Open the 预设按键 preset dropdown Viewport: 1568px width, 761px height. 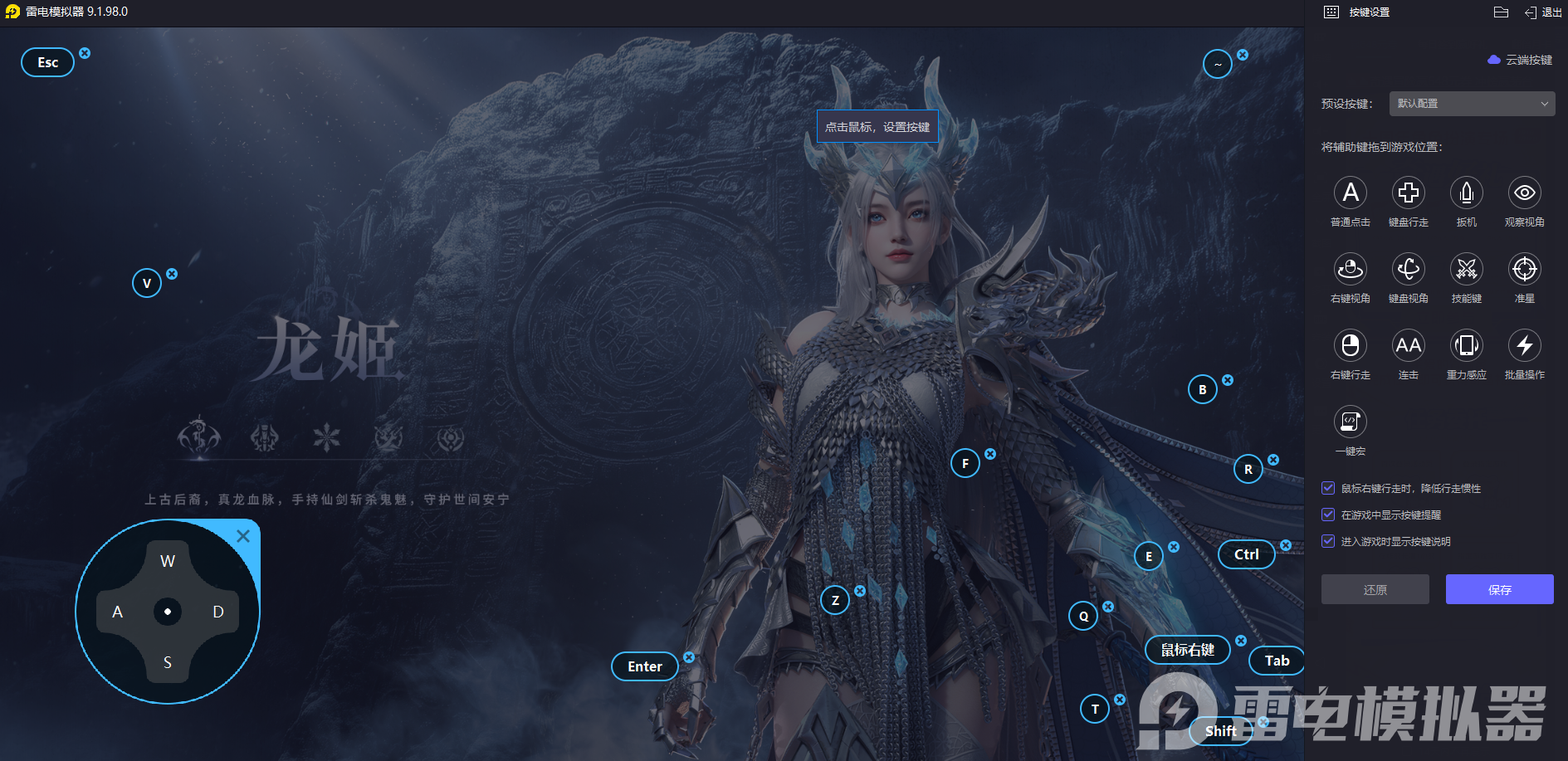pos(1472,104)
